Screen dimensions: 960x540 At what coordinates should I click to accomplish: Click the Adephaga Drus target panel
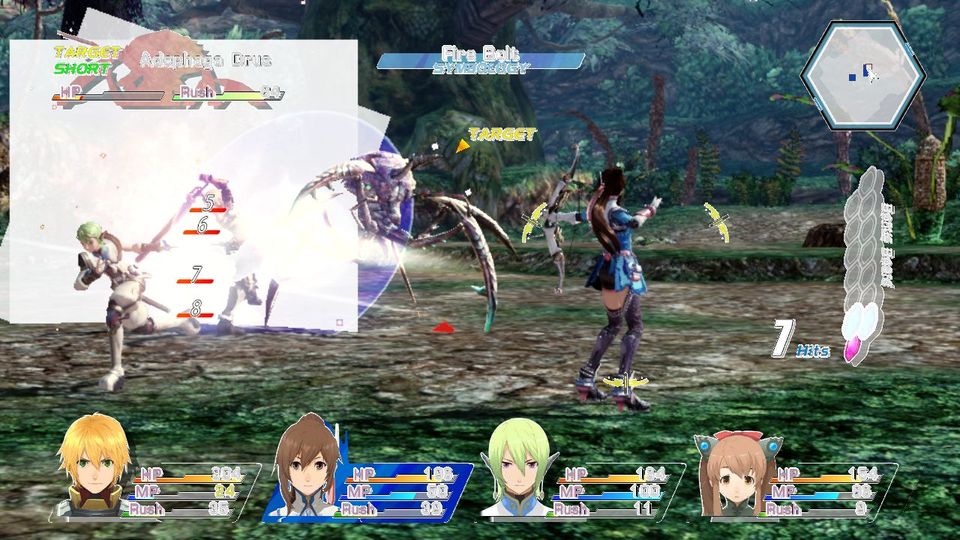point(170,75)
